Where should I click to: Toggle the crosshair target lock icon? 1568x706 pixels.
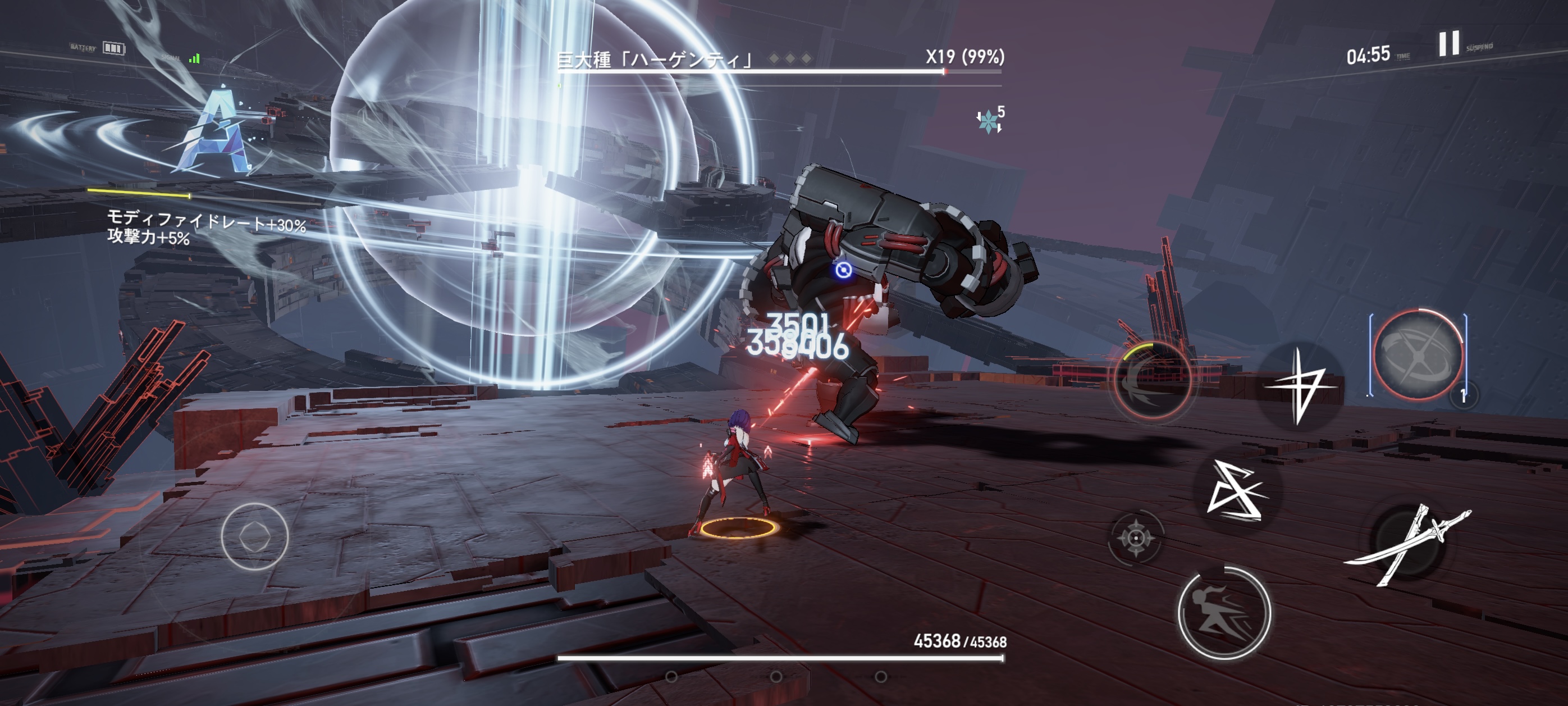(x=1135, y=538)
